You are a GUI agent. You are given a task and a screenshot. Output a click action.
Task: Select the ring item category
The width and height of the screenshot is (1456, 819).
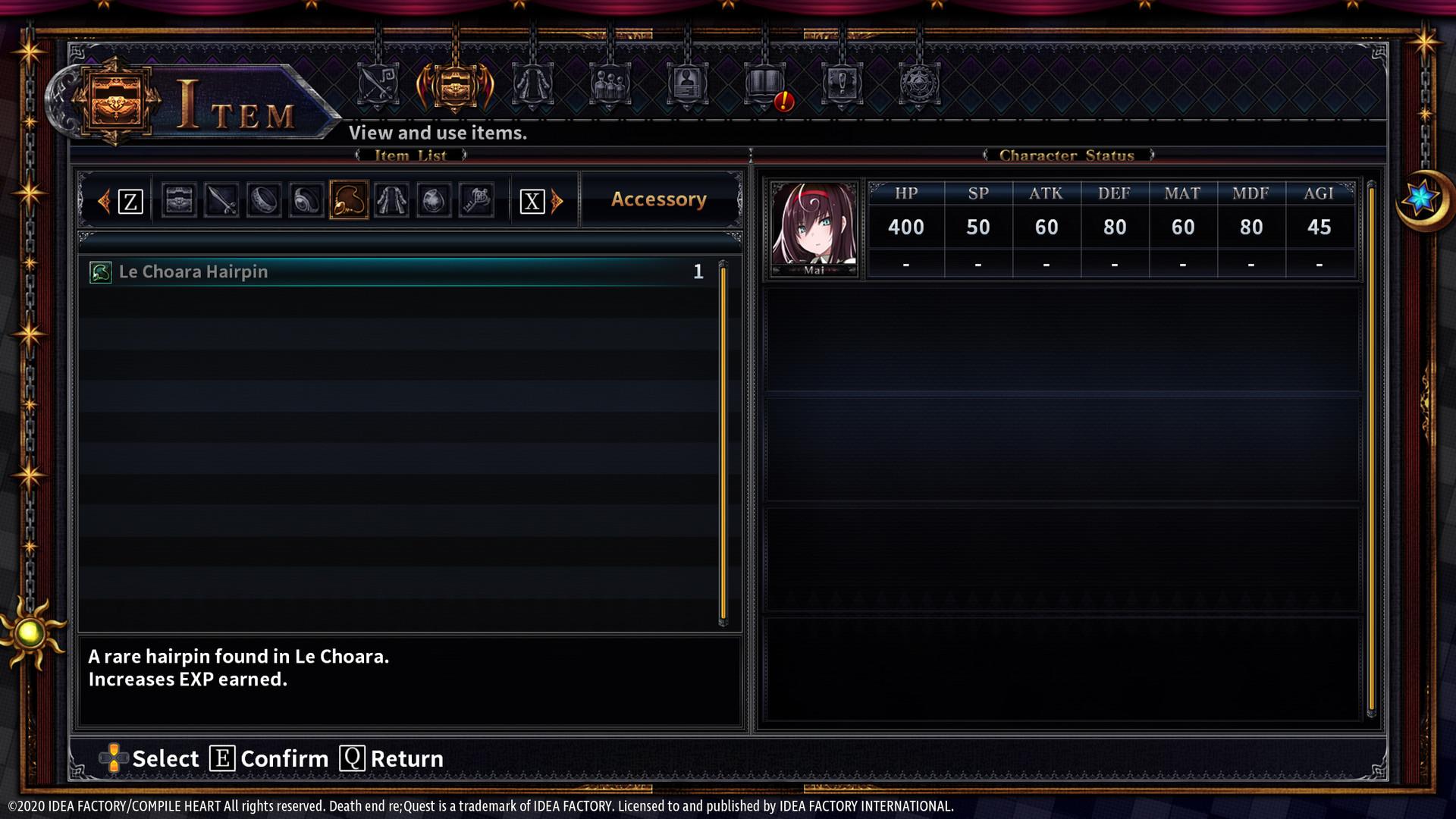(x=263, y=199)
